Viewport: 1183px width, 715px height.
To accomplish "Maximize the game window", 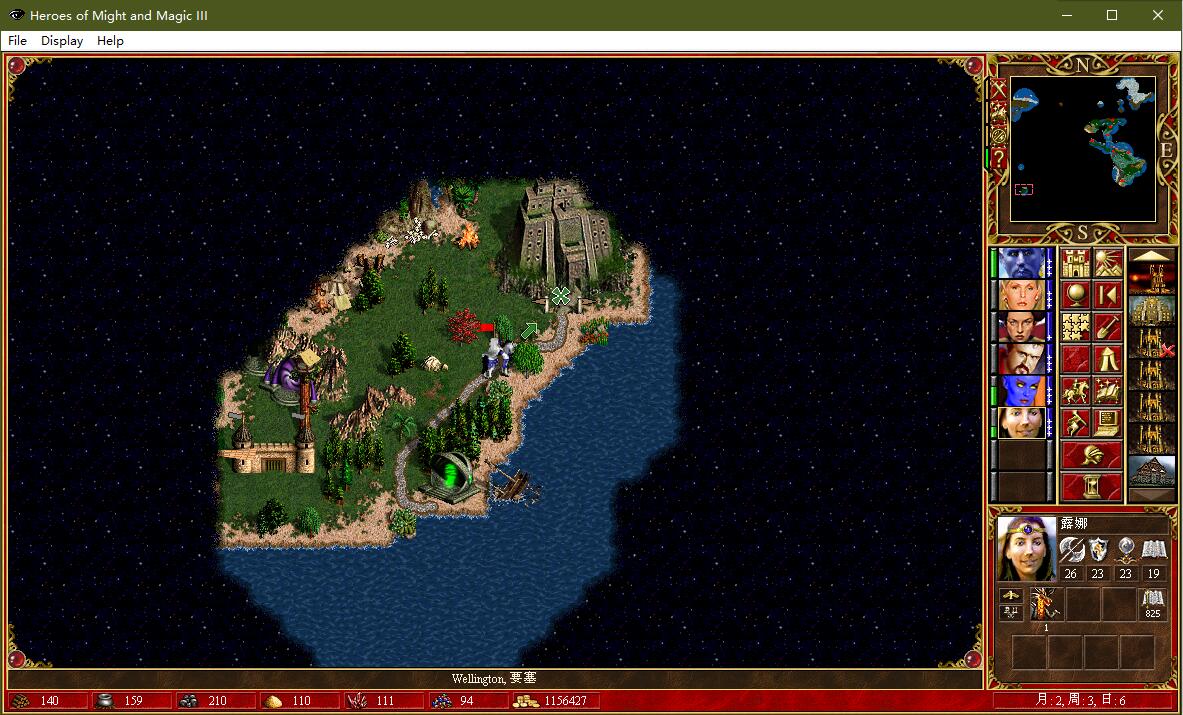I will click(x=1112, y=15).
